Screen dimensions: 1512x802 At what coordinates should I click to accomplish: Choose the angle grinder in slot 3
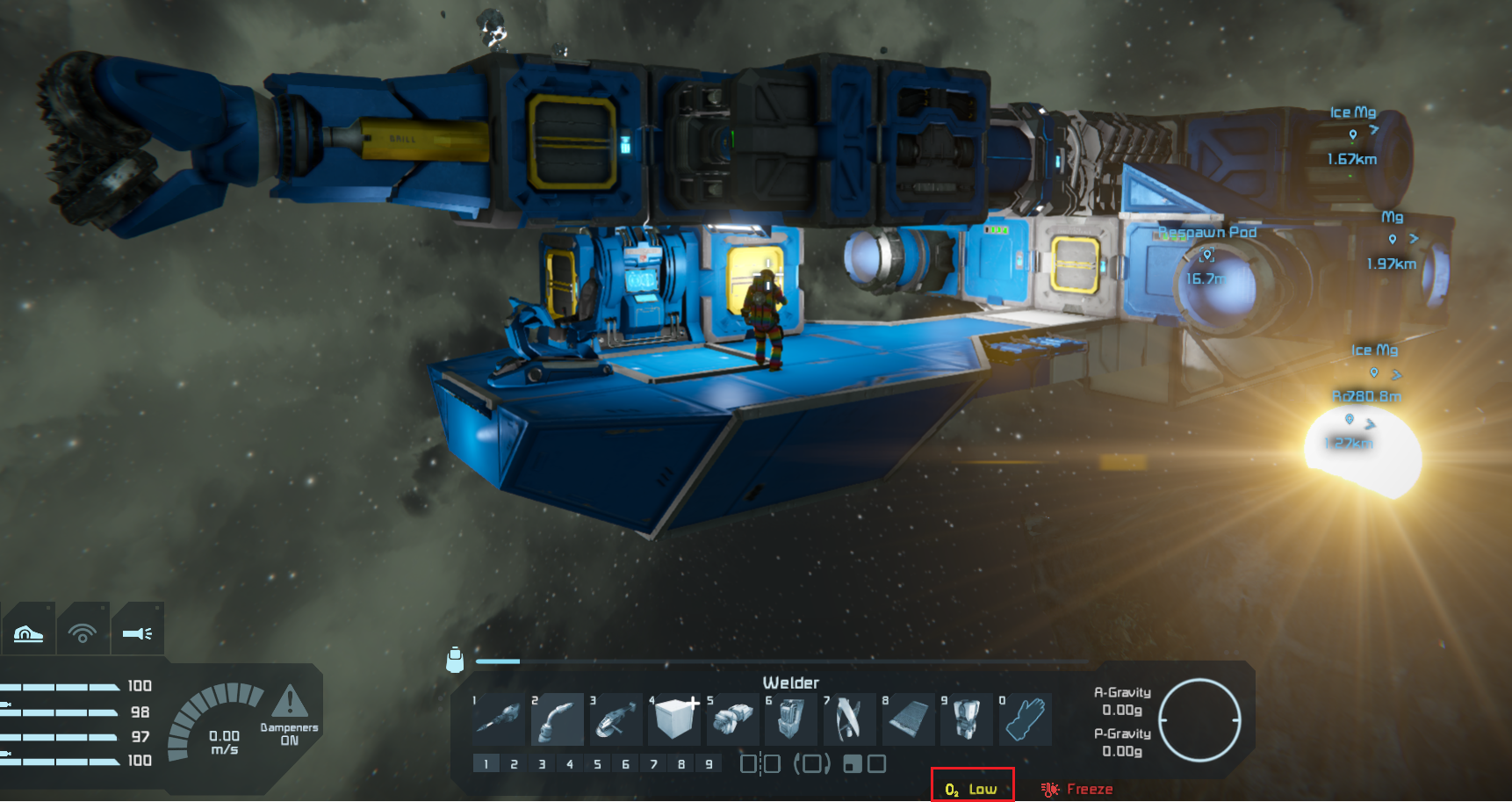(x=616, y=719)
